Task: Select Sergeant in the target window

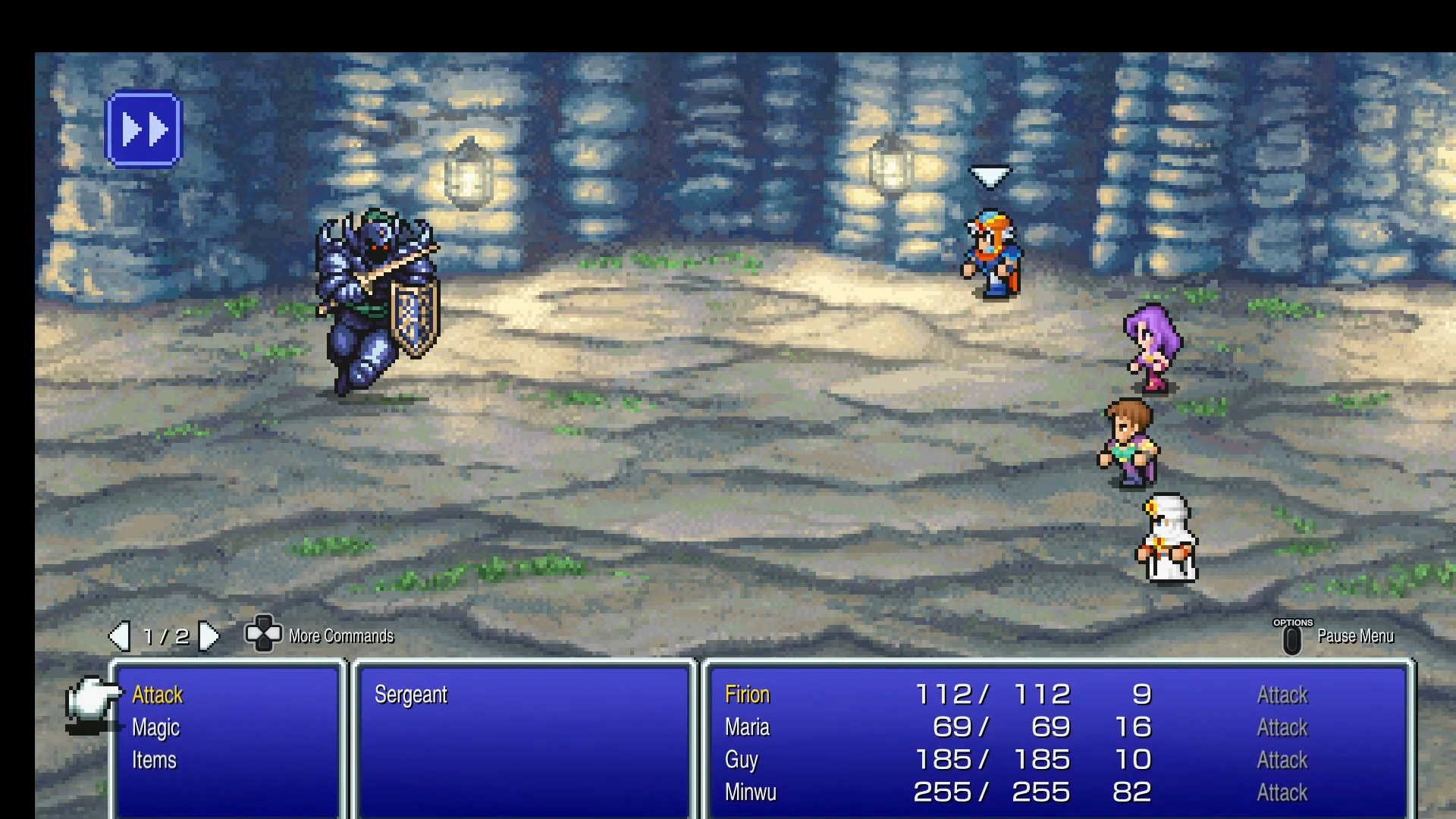Action: (x=412, y=694)
